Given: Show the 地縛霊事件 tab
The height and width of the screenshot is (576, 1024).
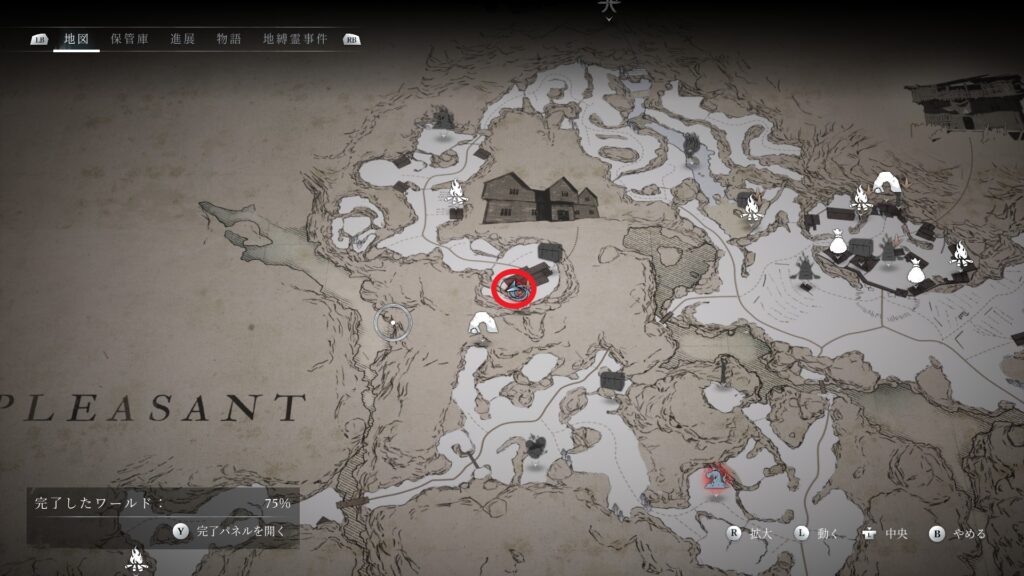Looking at the screenshot, I should click(295, 39).
